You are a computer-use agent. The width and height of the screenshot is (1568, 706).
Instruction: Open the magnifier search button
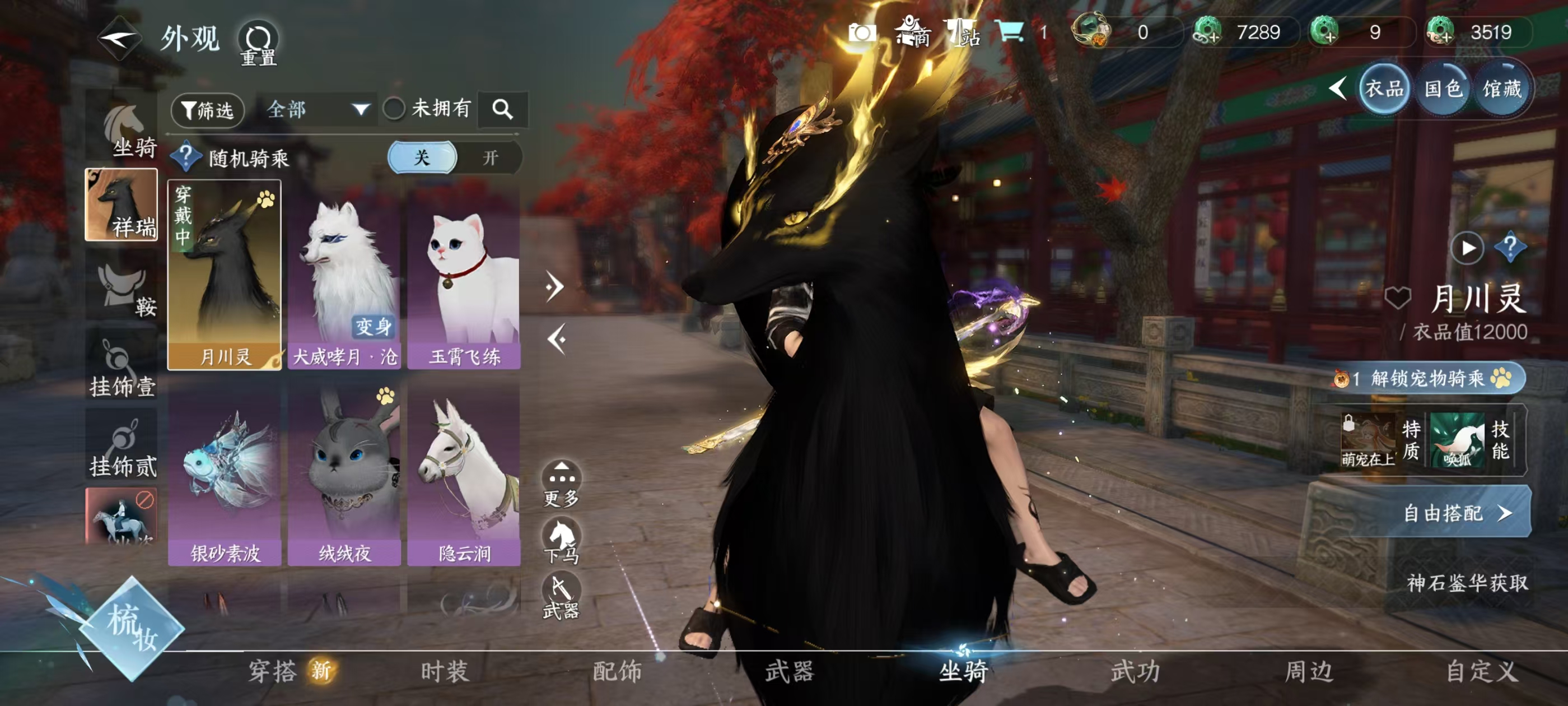coord(502,110)
